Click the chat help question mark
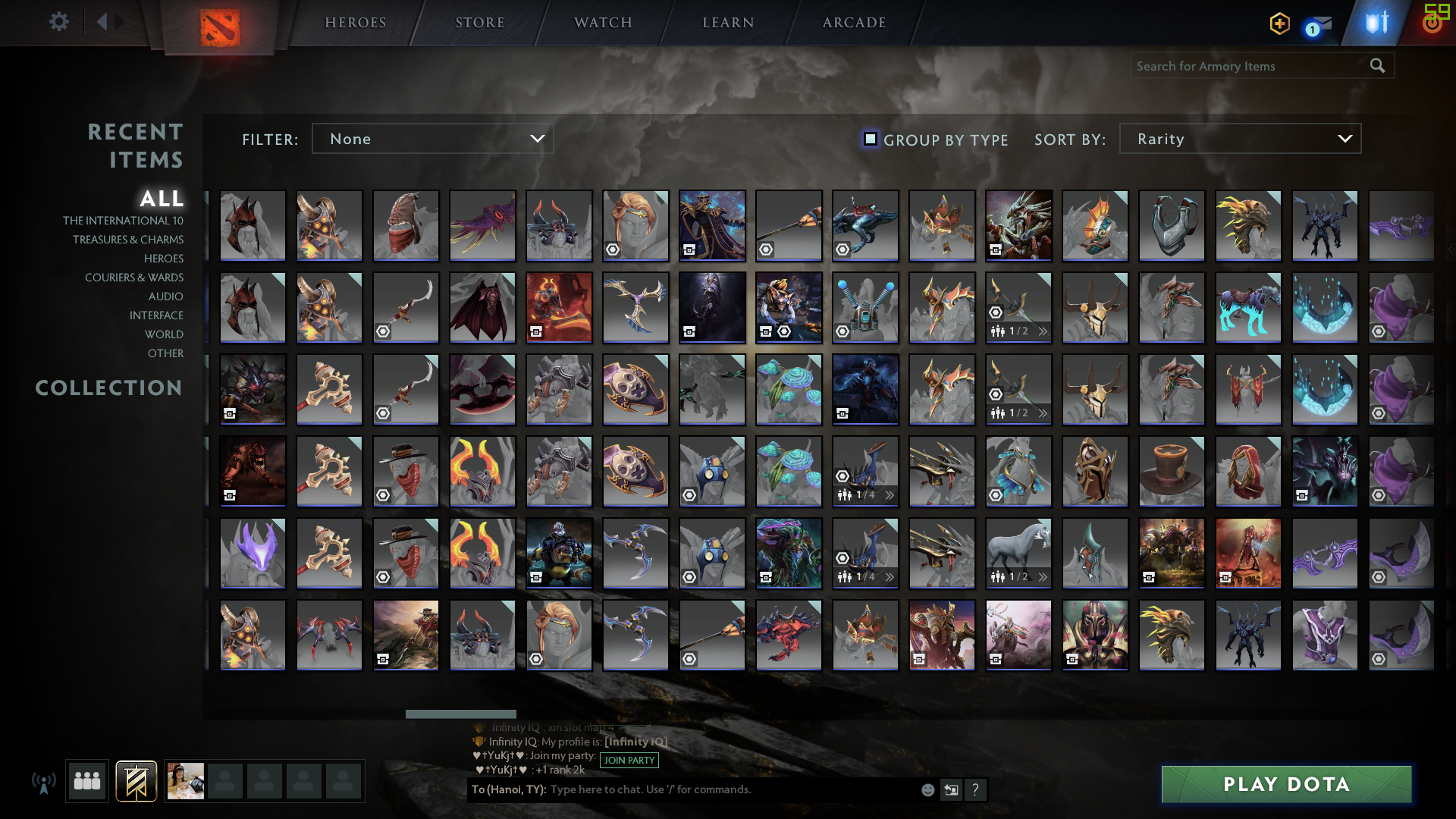 [976, 790]
